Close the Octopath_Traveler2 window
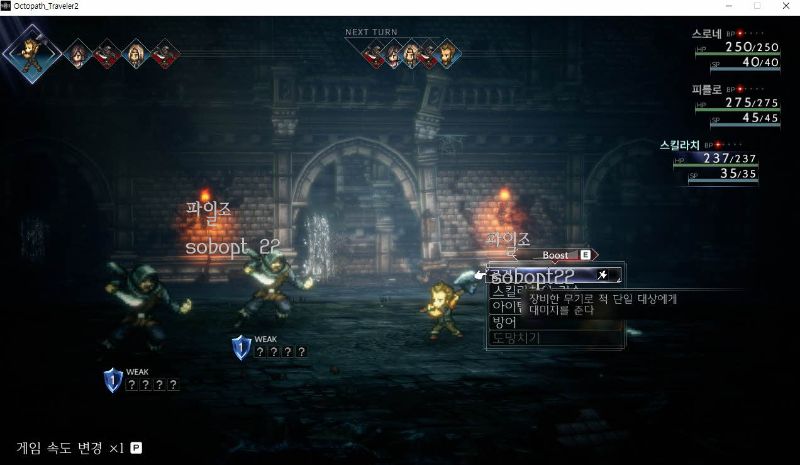 (x=784, y=7)
